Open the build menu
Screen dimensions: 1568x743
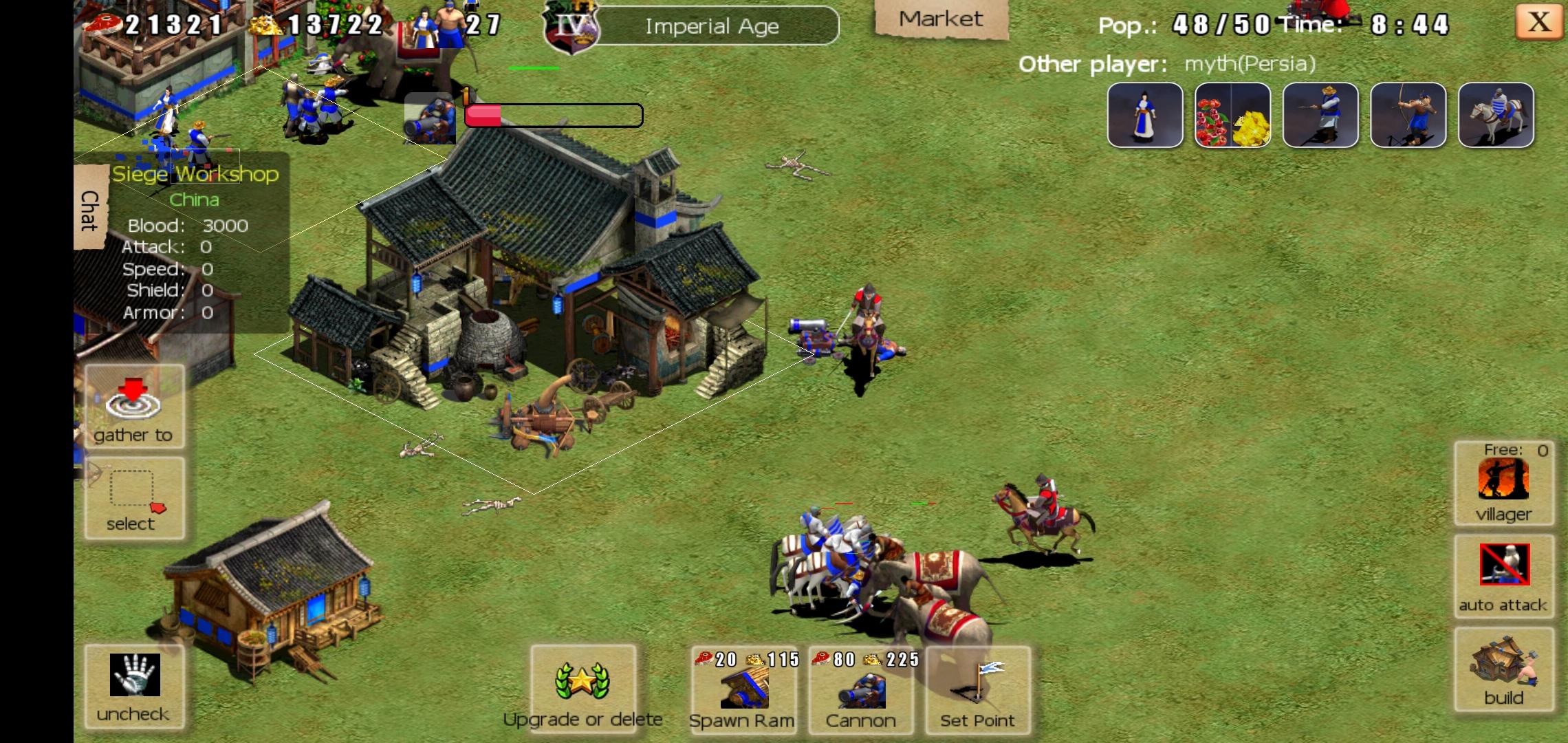[1504, 670]
